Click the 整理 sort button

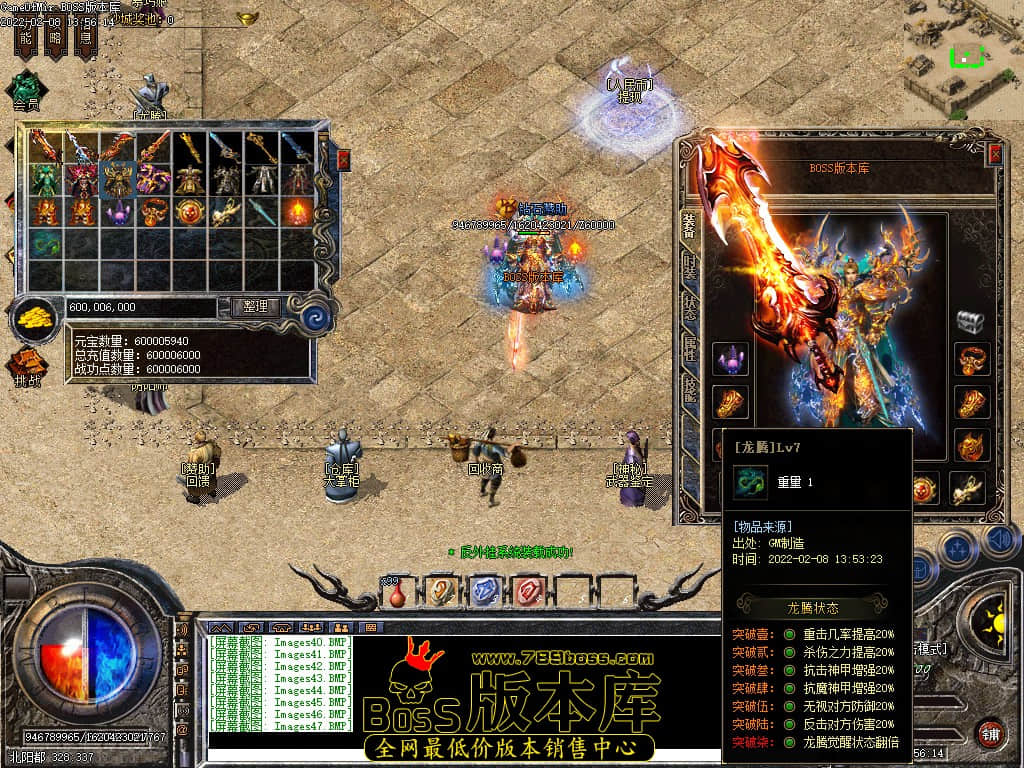tap(256, 307)
